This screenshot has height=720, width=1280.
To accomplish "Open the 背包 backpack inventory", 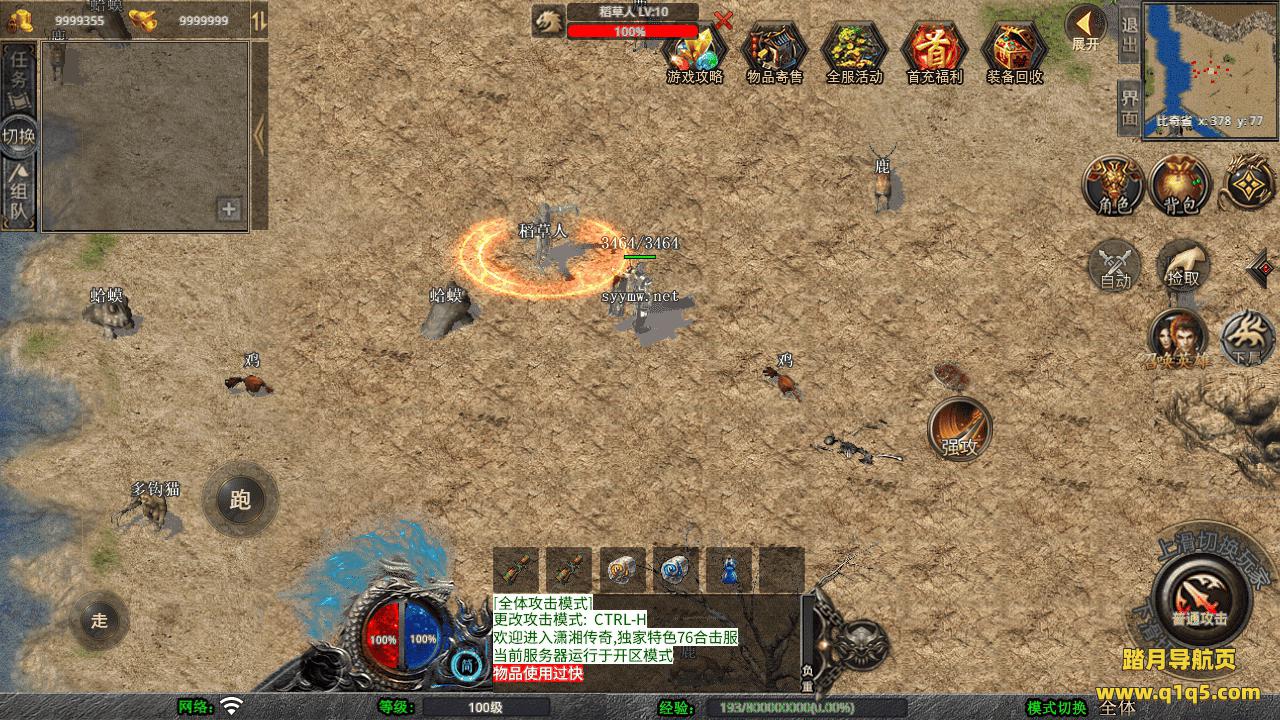I will coord(1180,186).
